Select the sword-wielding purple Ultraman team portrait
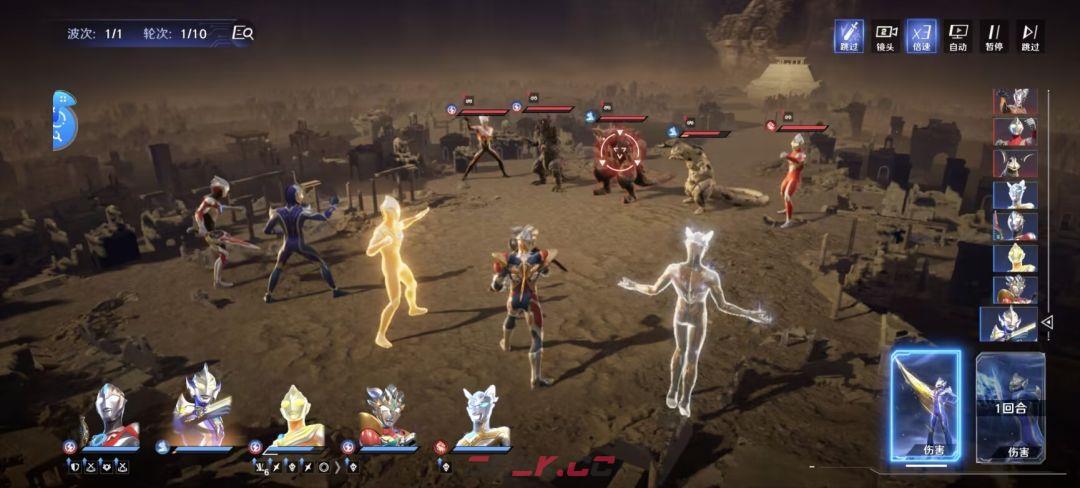 click(200, 416)
